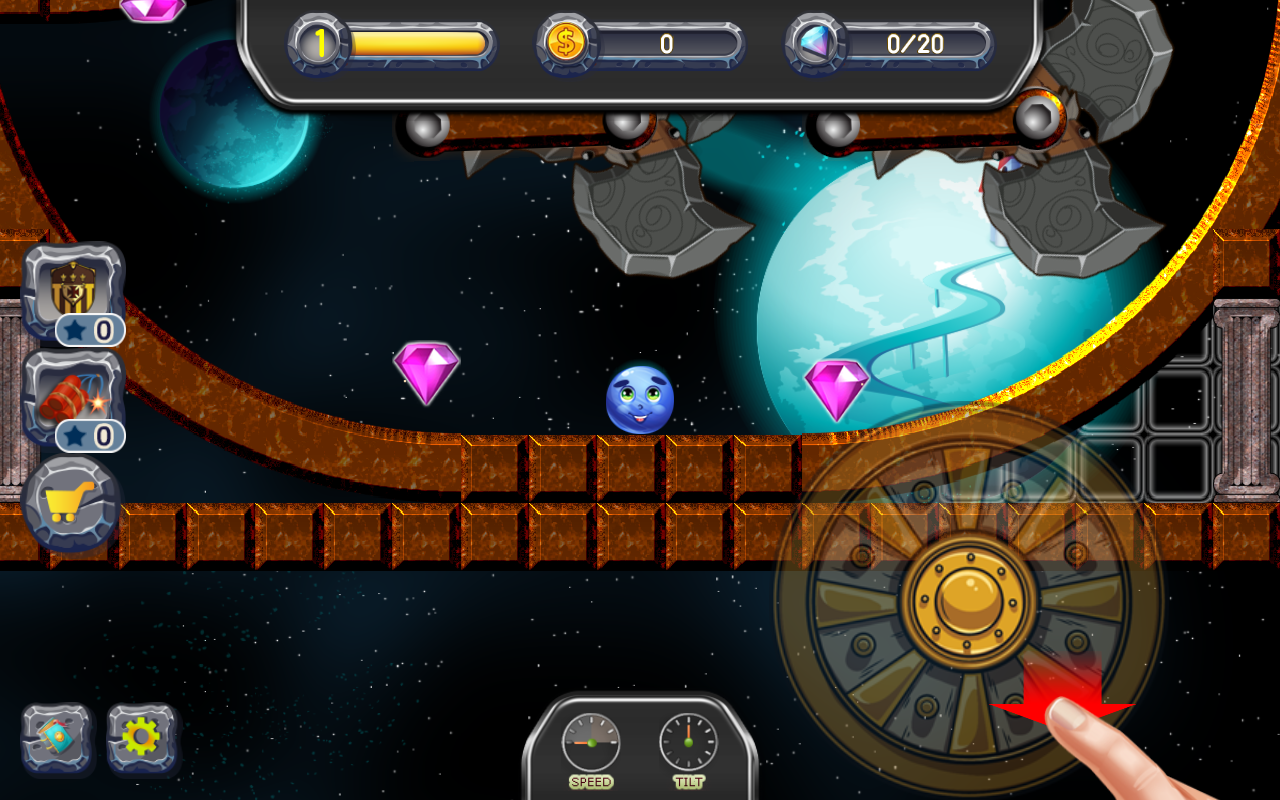Open the shop with the cart button
1280x800 pixels.
tap(71, 502)
